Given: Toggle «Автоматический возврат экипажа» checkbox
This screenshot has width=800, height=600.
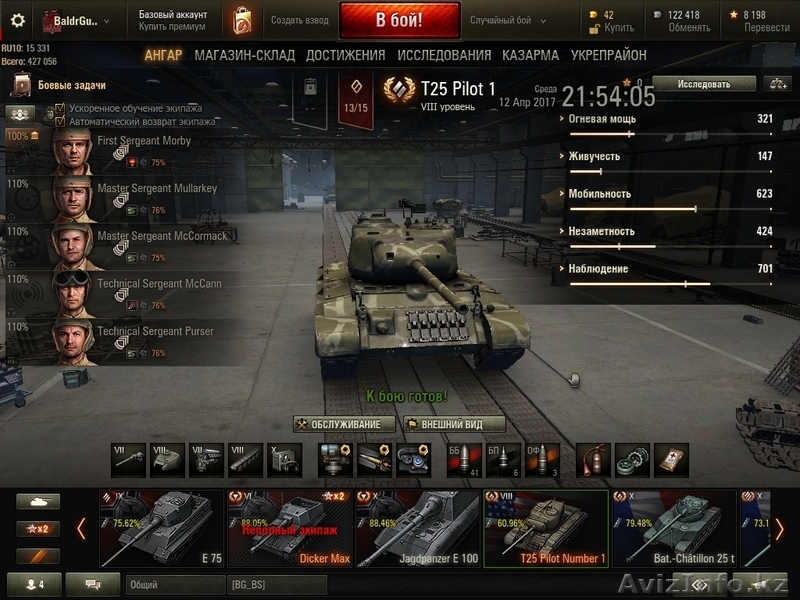Looking at the screenshot, I should click(60, 121).
